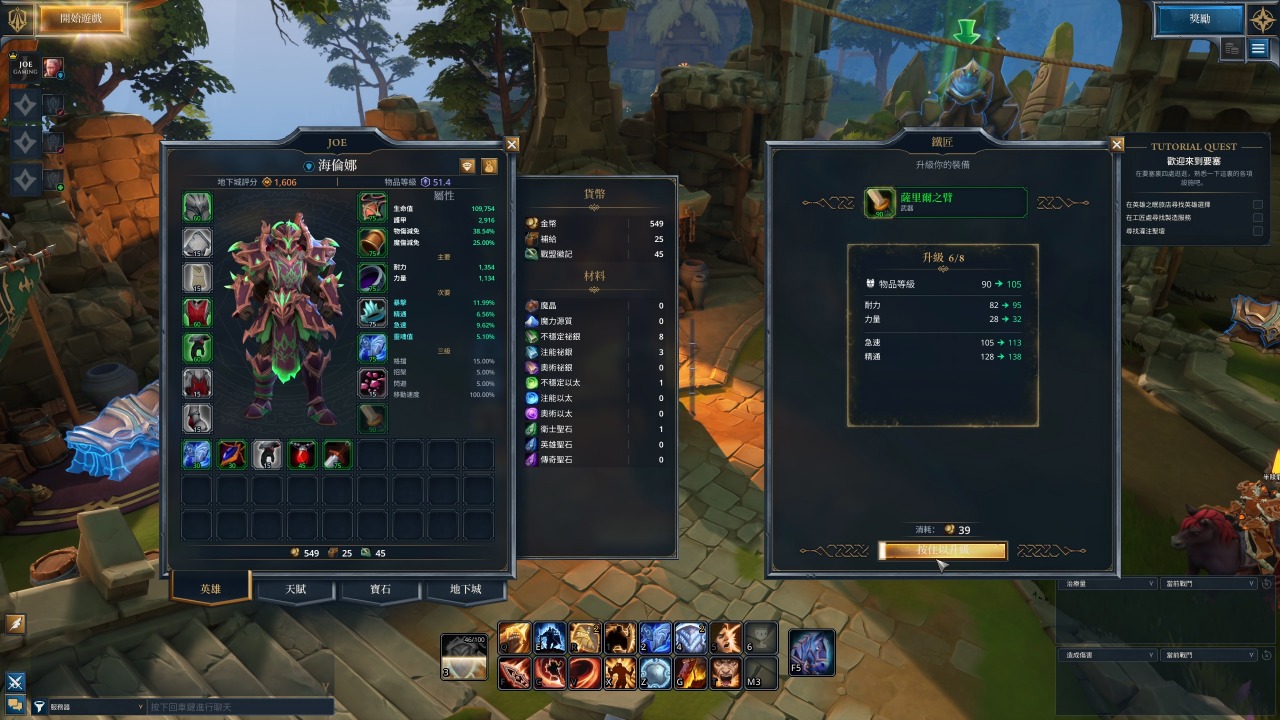Screen dimensions: 1280x720
Task: Click the 開始遊戲 start game button
Action: pyautogui.click(x=80, y=18)
